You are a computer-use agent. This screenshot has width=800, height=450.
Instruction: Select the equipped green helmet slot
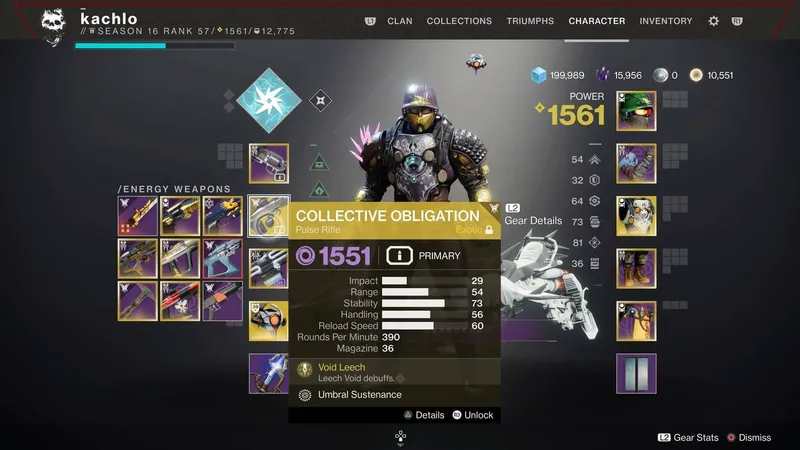[x=636, y=111]
